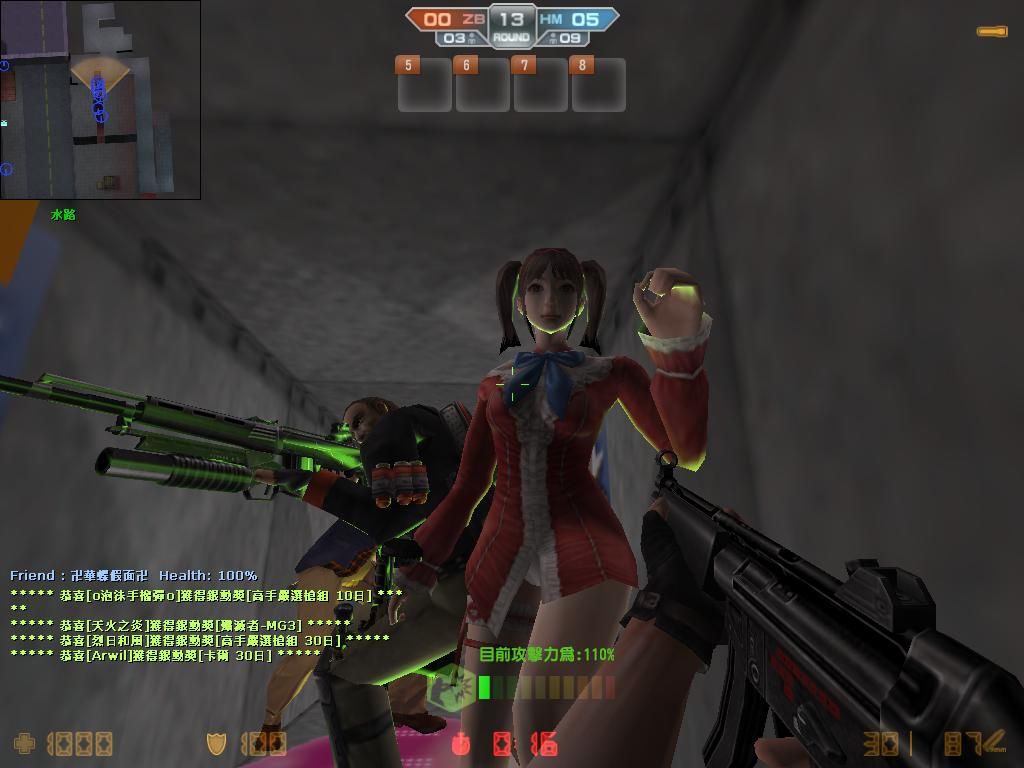The width and height of the screenshot is (1024, 768).
Task: Activate the skill slot numbered 8
Action: pyautogui.click(x=598, y=84)
